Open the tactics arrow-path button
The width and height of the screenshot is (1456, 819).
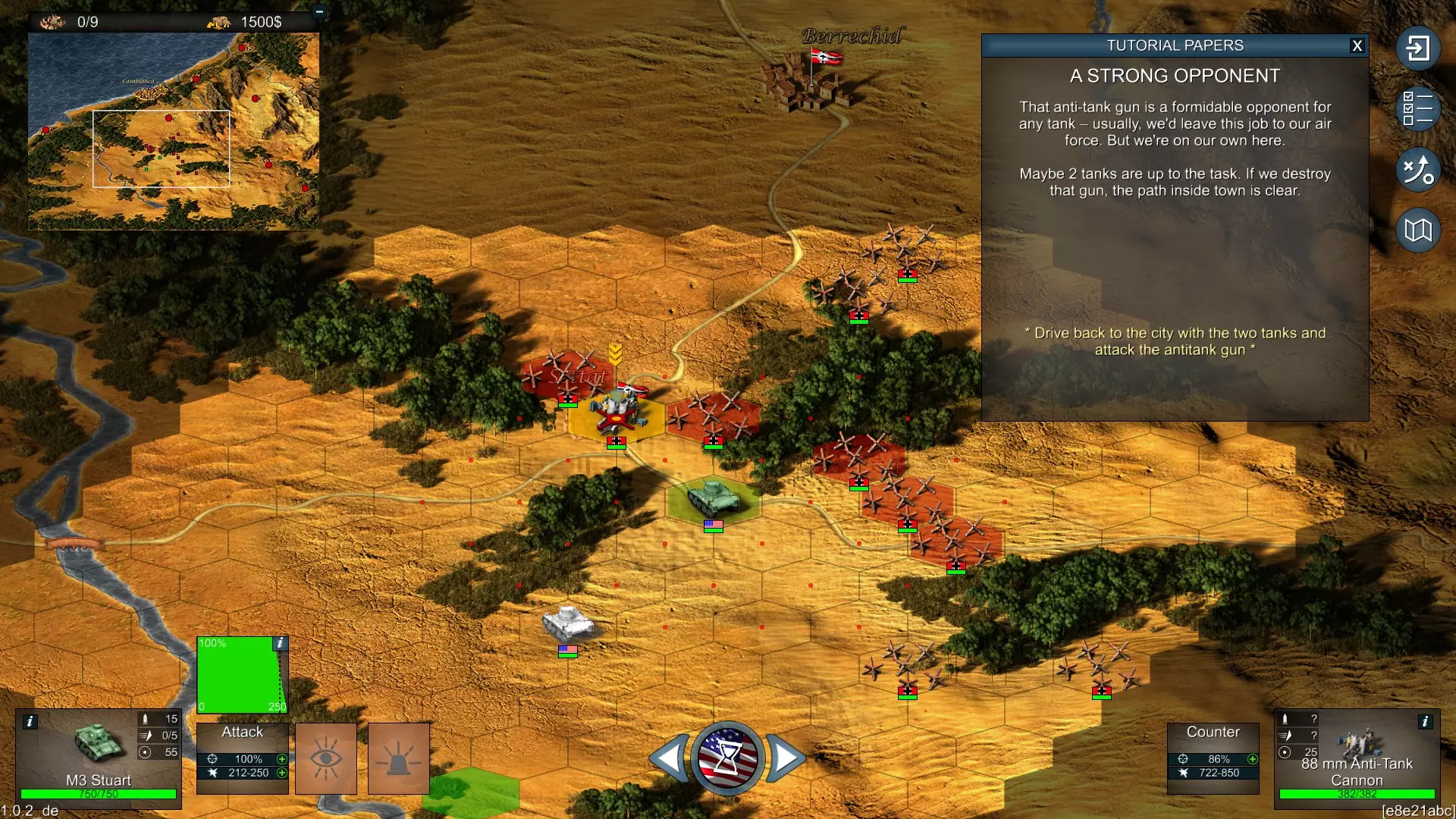coord(1417,169)
